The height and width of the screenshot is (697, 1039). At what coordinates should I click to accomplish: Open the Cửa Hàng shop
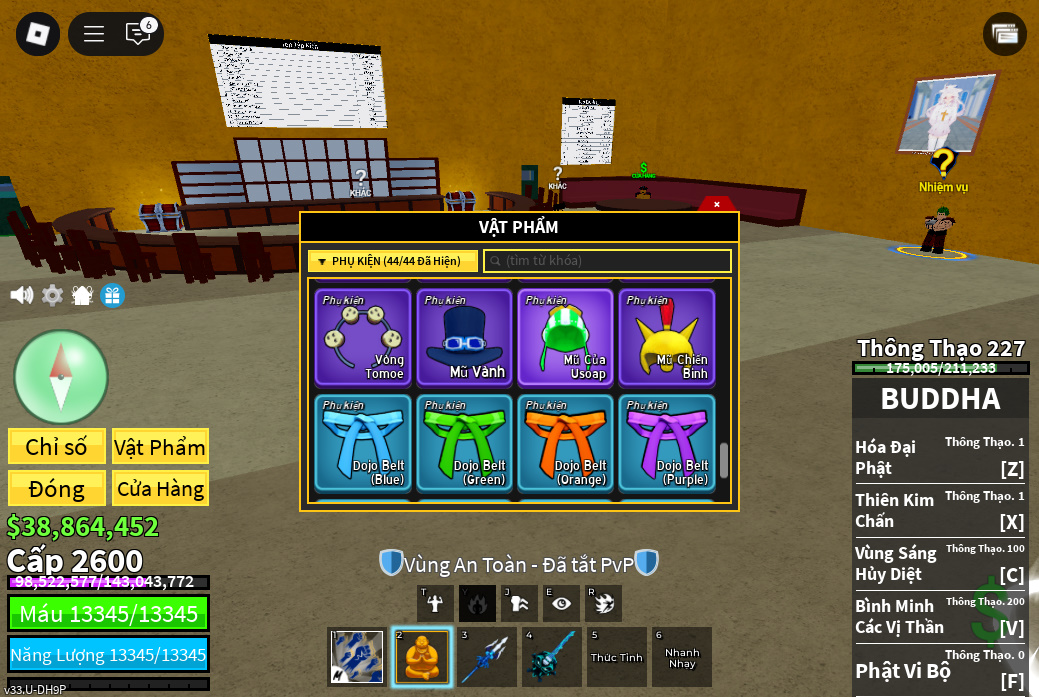coord(160,489)
